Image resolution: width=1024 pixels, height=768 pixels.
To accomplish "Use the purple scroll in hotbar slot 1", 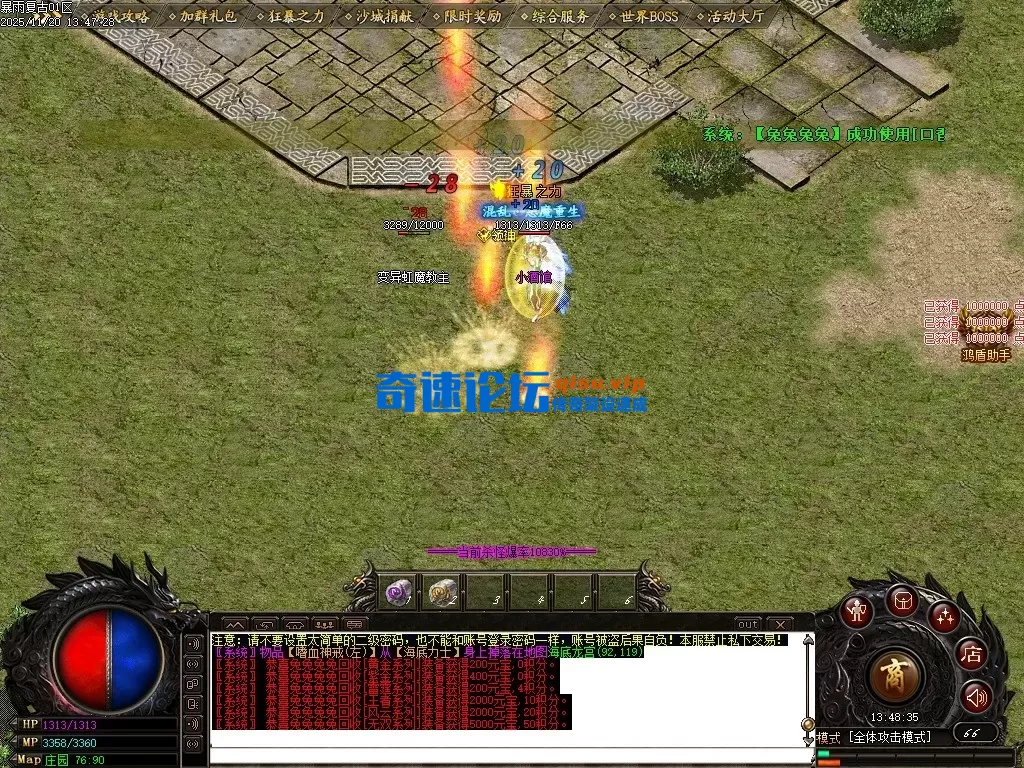I will (397, 592).
